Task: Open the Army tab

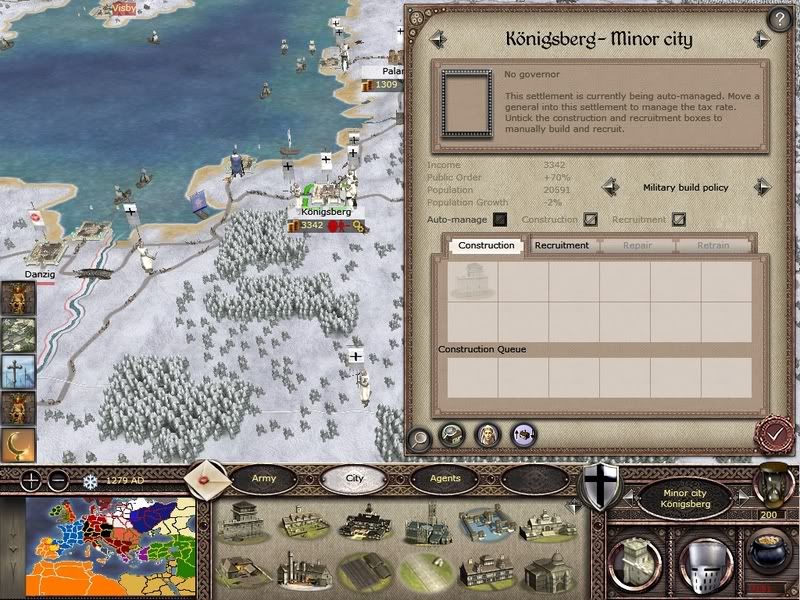Action: [264, 478]
